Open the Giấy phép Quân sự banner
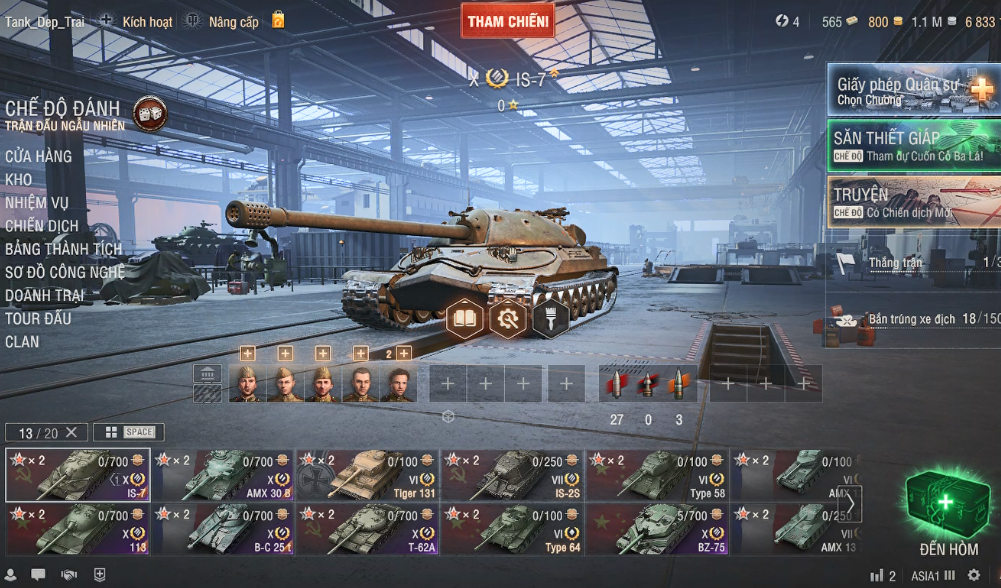 coord(913,92)
